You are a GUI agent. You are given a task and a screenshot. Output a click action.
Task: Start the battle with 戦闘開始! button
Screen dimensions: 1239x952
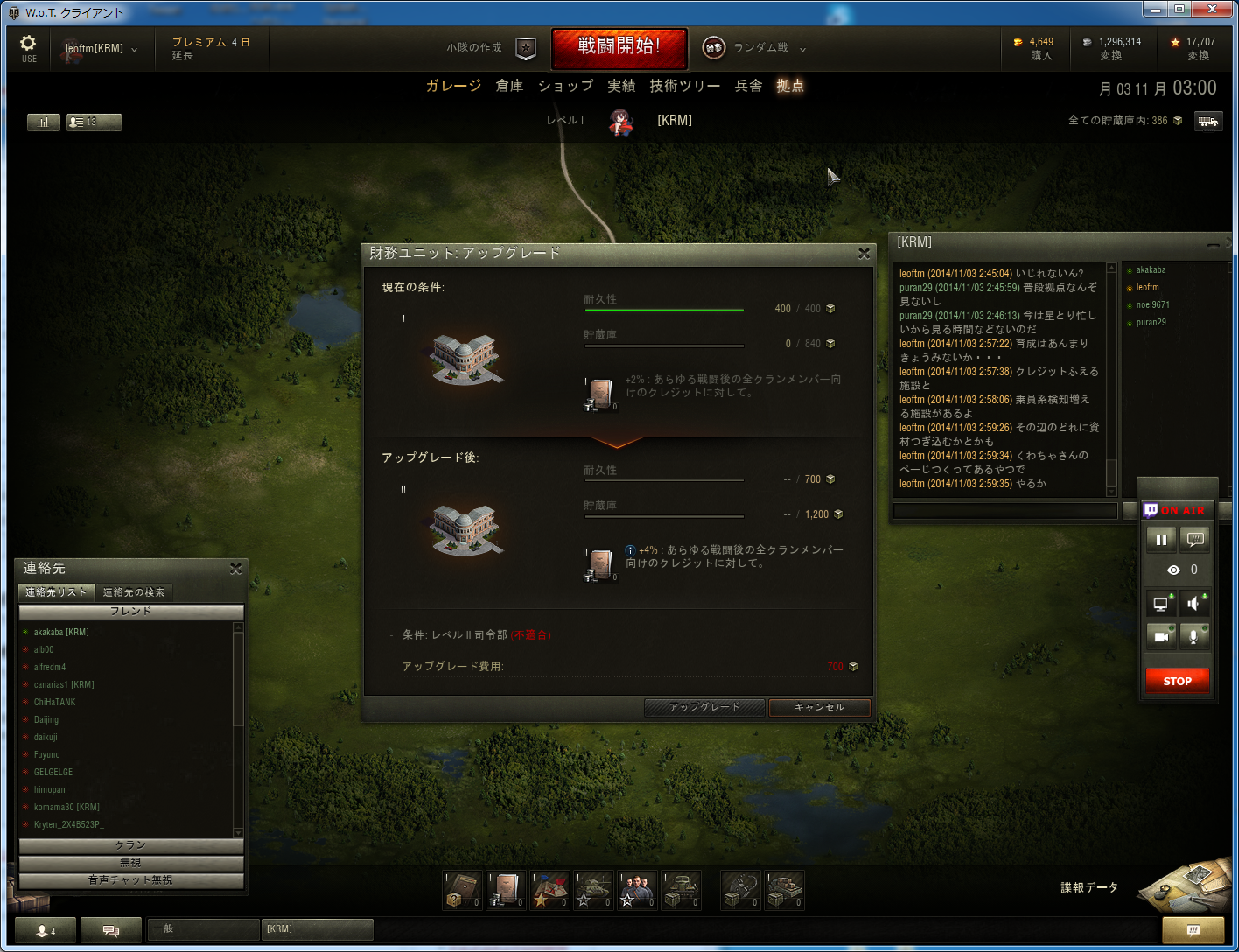tap(619, 47)
